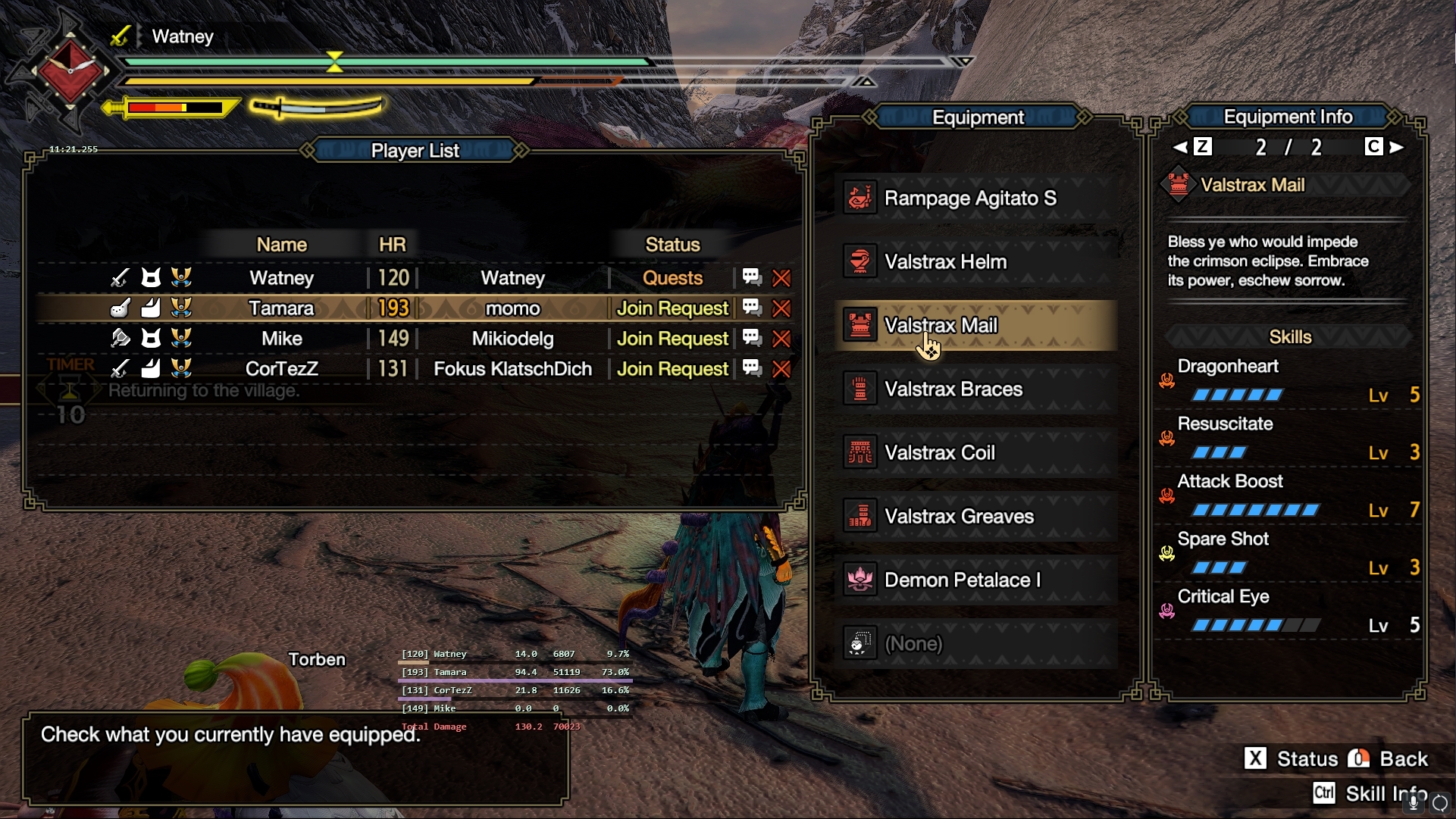Click the Attack Boost skill entry
Viewport: 1456px width, 819px height.
pyautogui.click(x=1288, y=495)
